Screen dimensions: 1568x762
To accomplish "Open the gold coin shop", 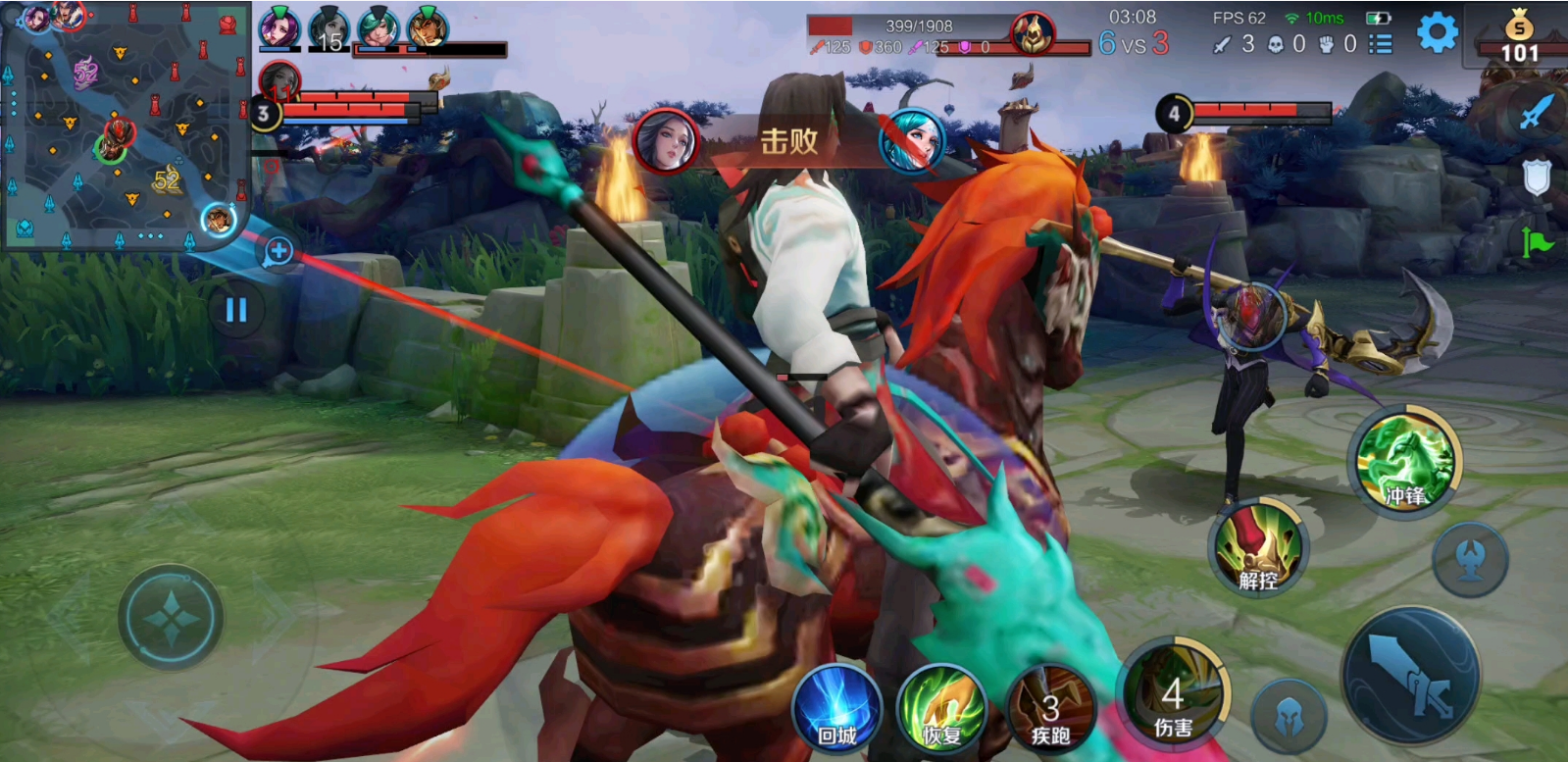I will click(1519, 36).
